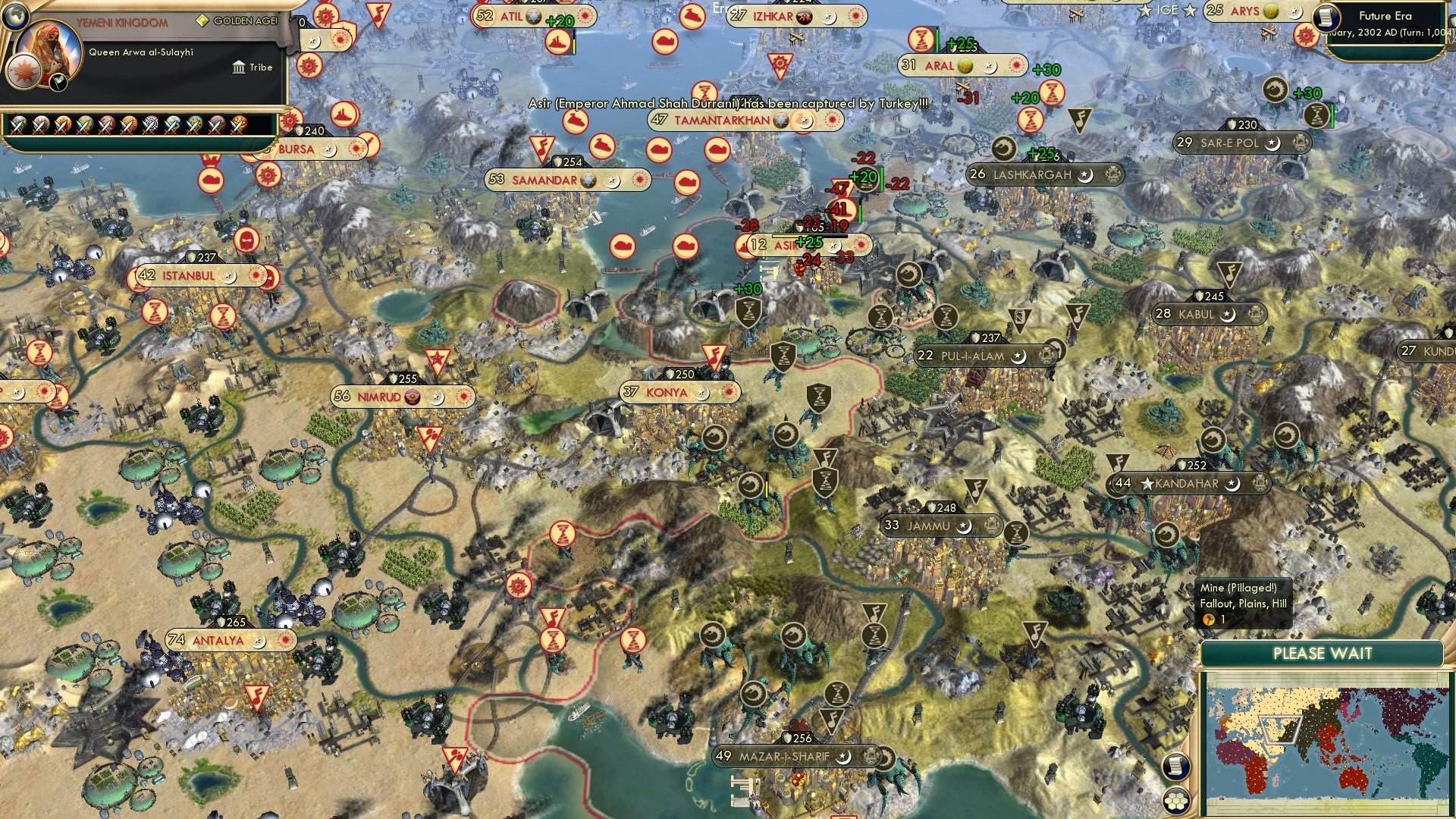Open government info via the Tribe temple icon
Screen dimensions: 1456x819
240,67
